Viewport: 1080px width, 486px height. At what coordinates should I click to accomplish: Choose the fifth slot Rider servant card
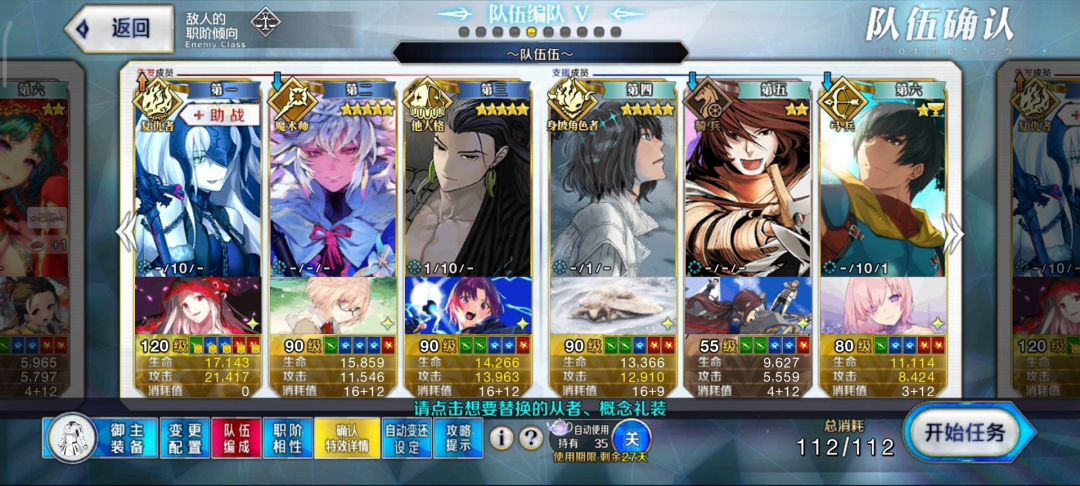click(x=746, y=190)
